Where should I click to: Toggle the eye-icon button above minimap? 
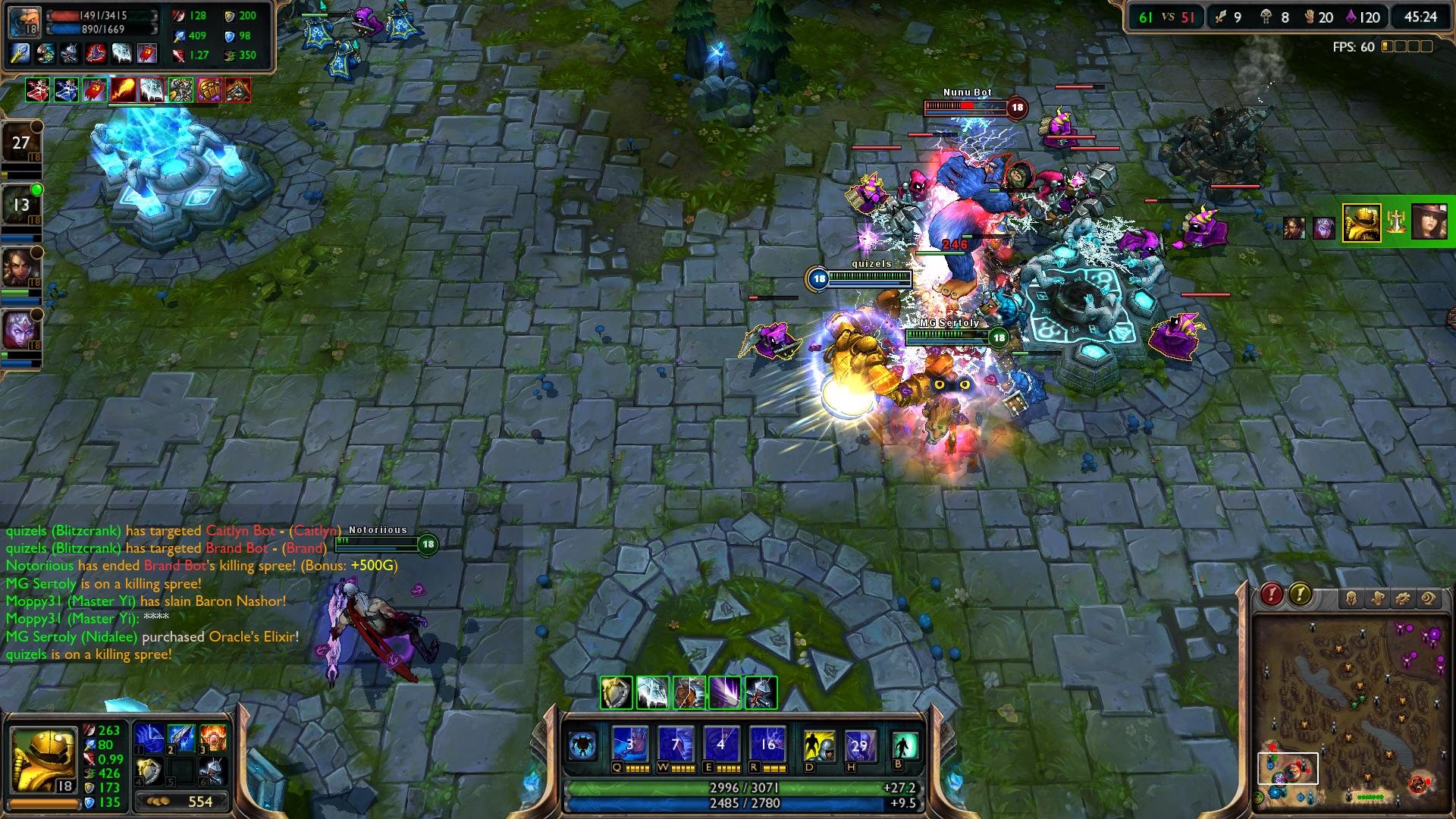click(1429, 599)
